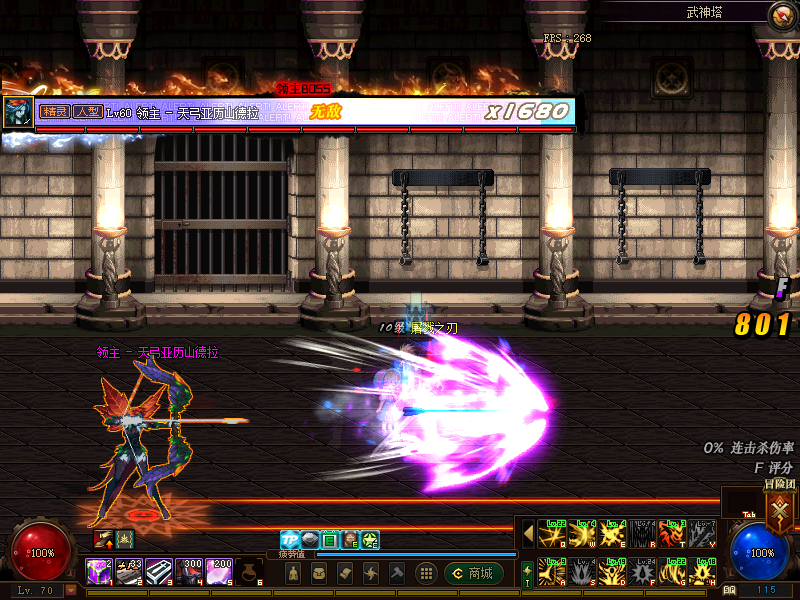Click the left arrow beside the skill bar
800x600 pixels.
click(x=528, y=533)
